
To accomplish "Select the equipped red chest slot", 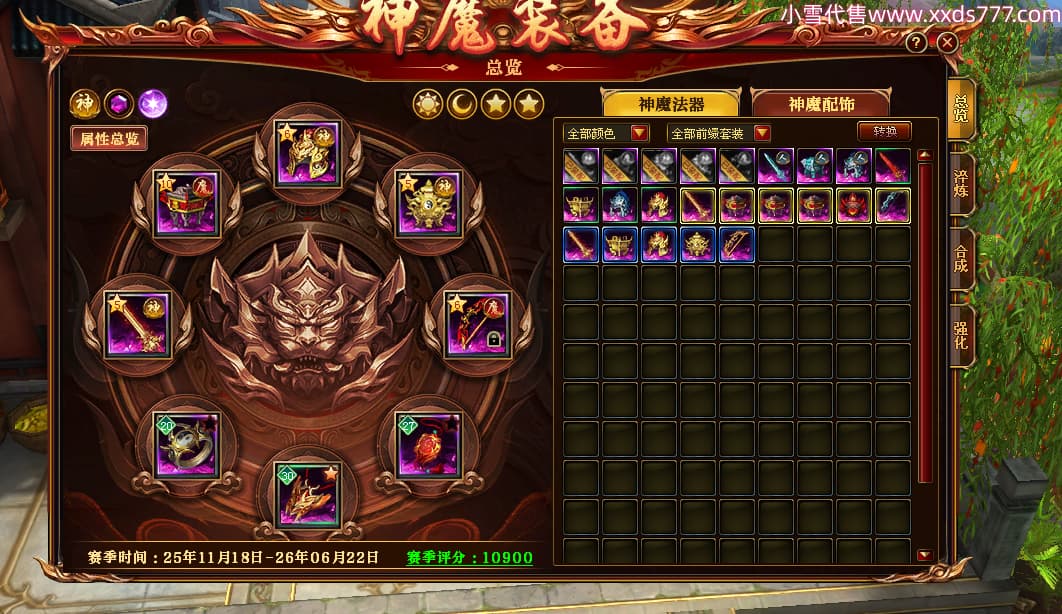I will point(186,202).
